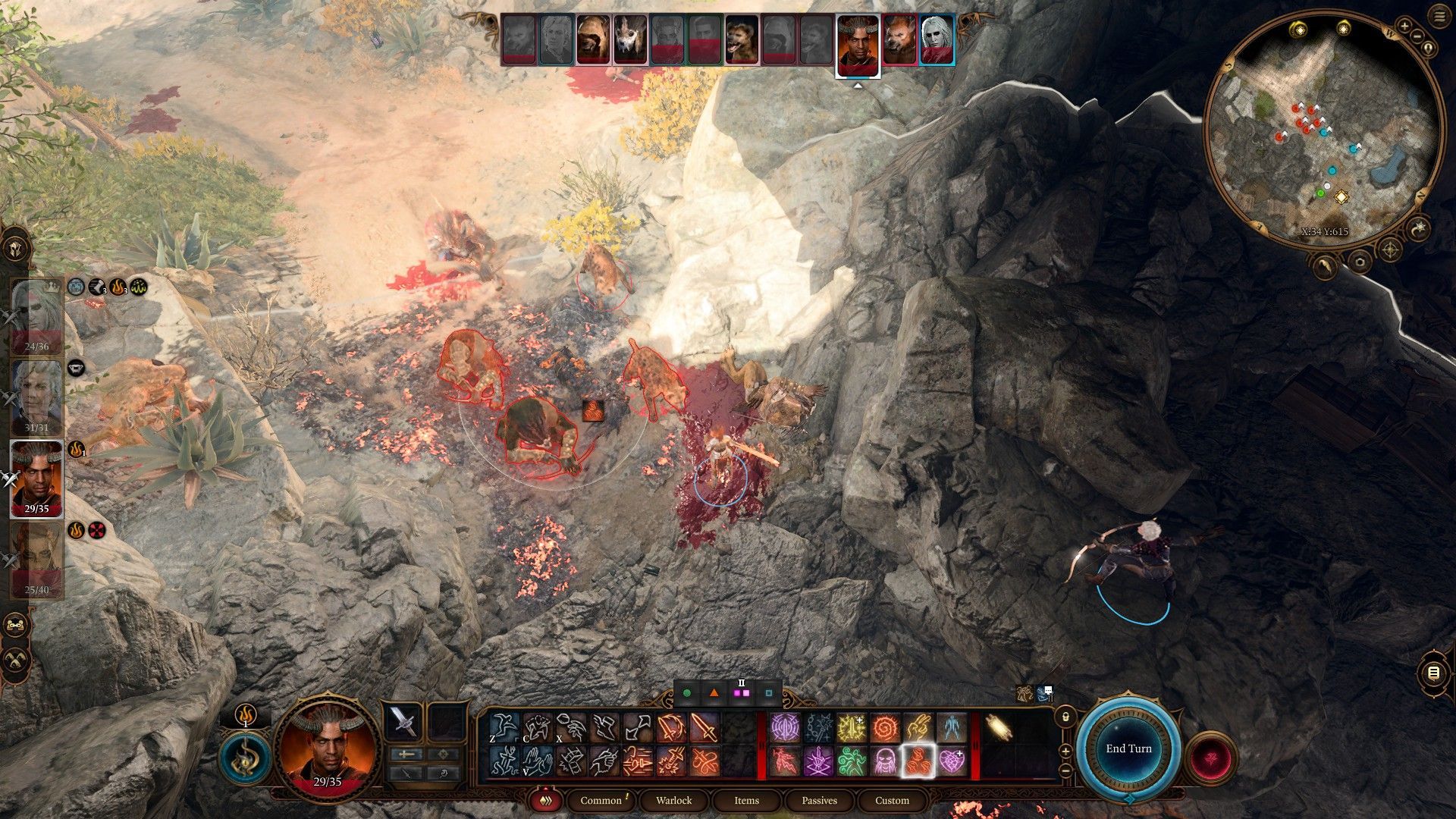
Task: Select the horned tiefling party portrait
Action: pyautogui.click(x=36, y=478)
